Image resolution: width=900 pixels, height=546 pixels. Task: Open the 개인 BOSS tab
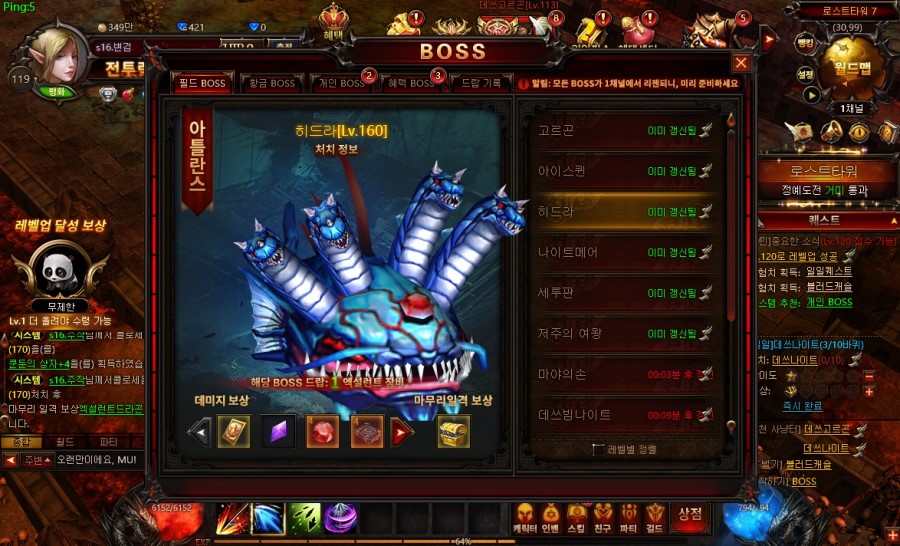(x=338, y=83)
